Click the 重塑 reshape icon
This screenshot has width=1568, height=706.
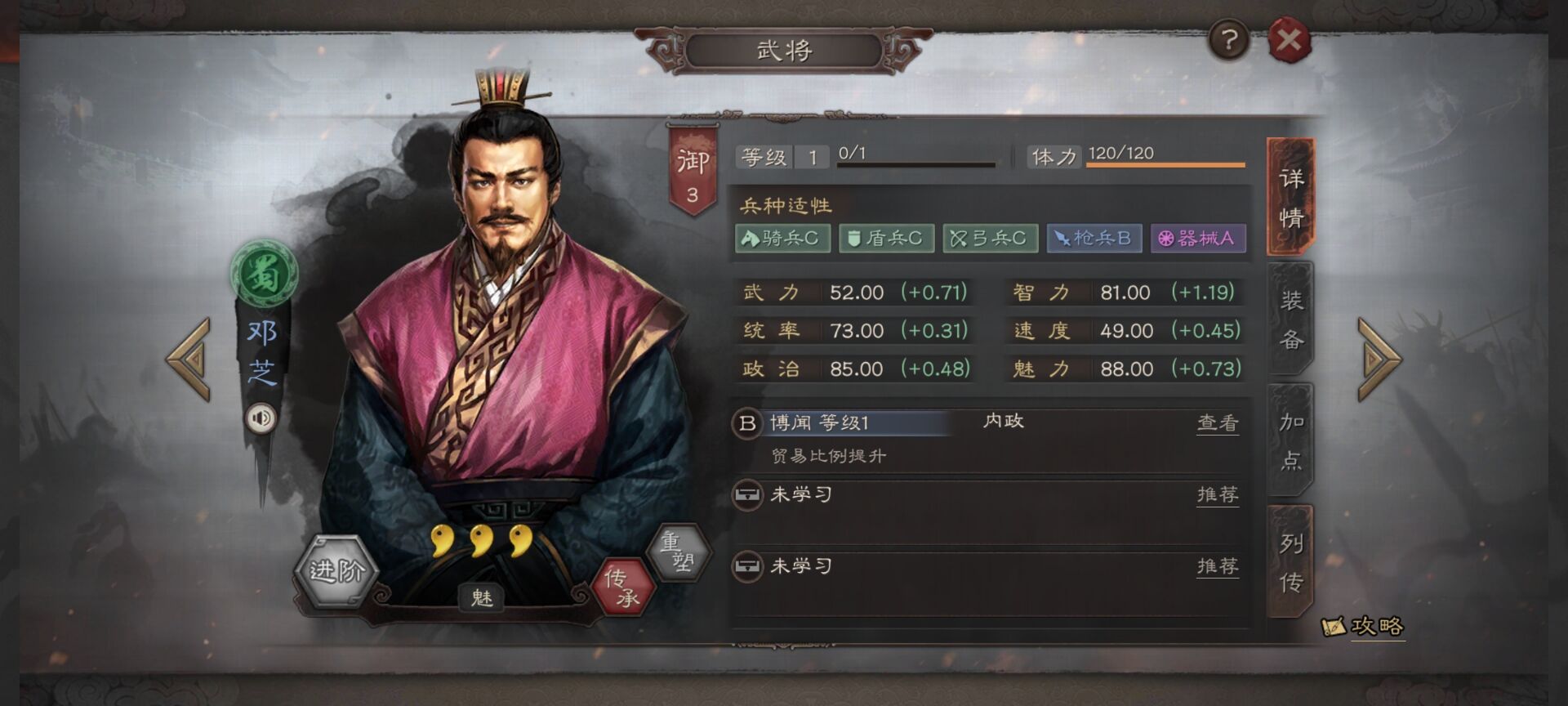[683, 551]
